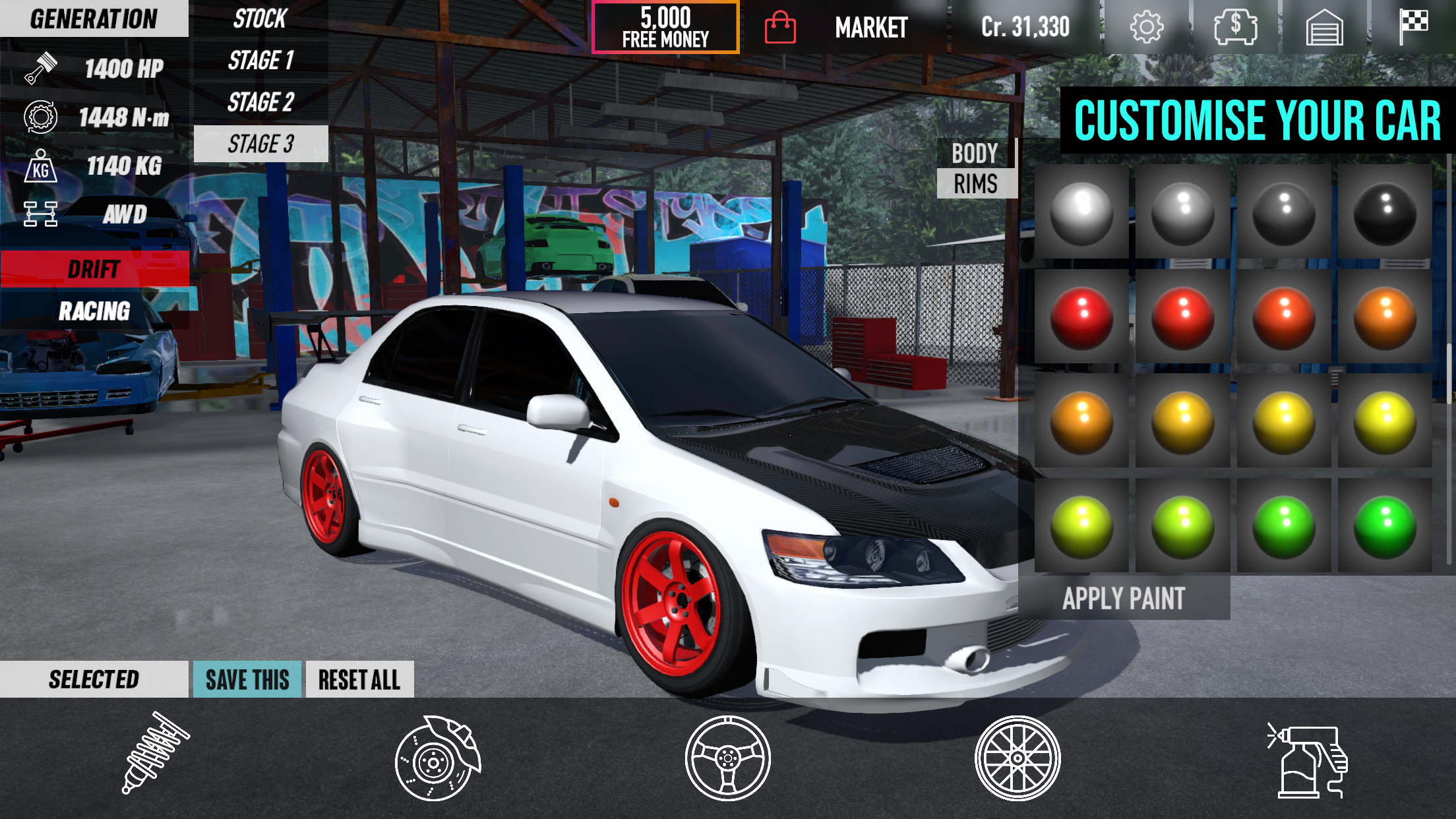Image resolution: width=1456 pixels, height=819 pixels.
Task: Enable RACING mode for the car
Action: 95,309
